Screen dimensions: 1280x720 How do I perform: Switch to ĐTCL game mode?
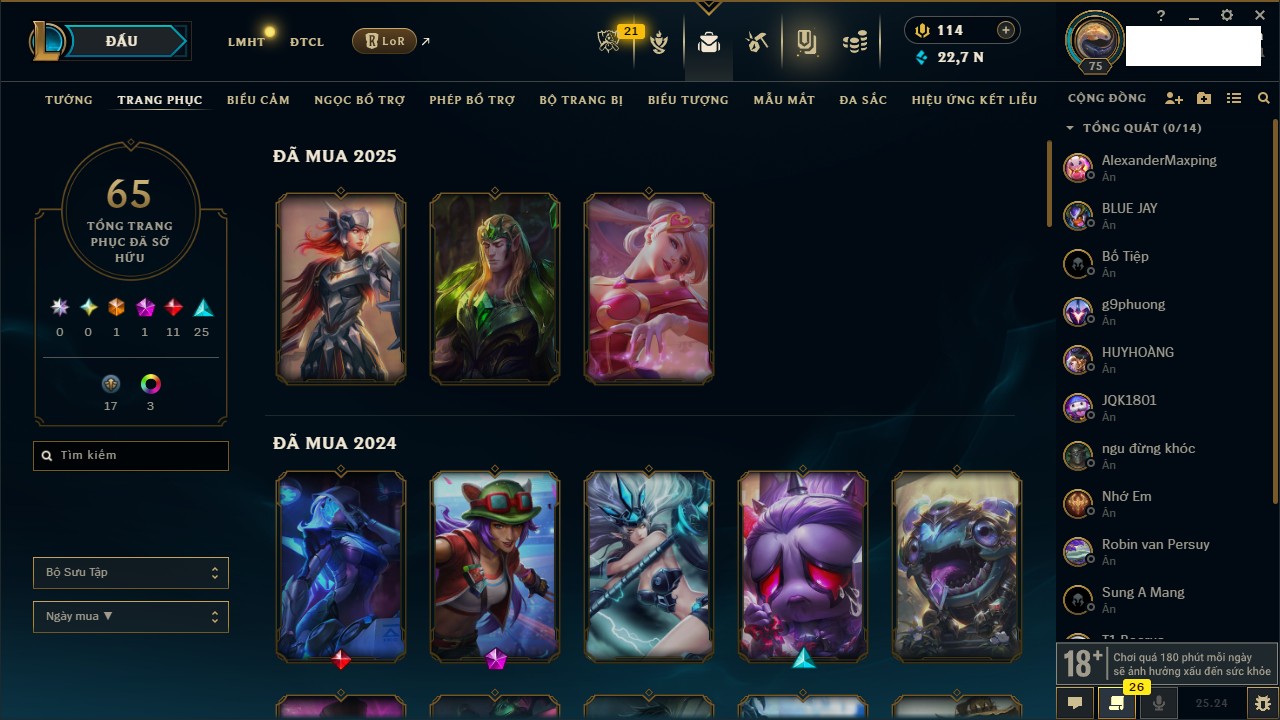click(x=307, y=42)
